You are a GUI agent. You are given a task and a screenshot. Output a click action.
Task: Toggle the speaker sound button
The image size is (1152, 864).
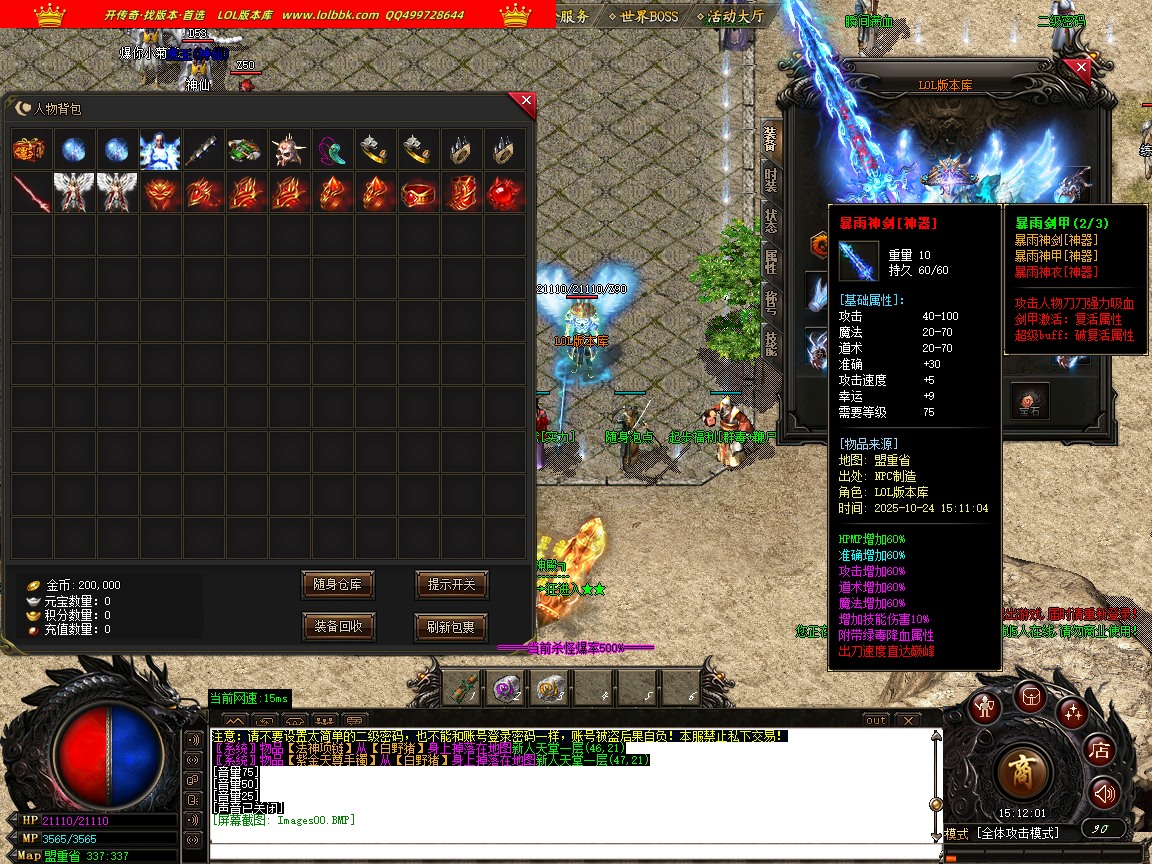tap(1104, 794)
